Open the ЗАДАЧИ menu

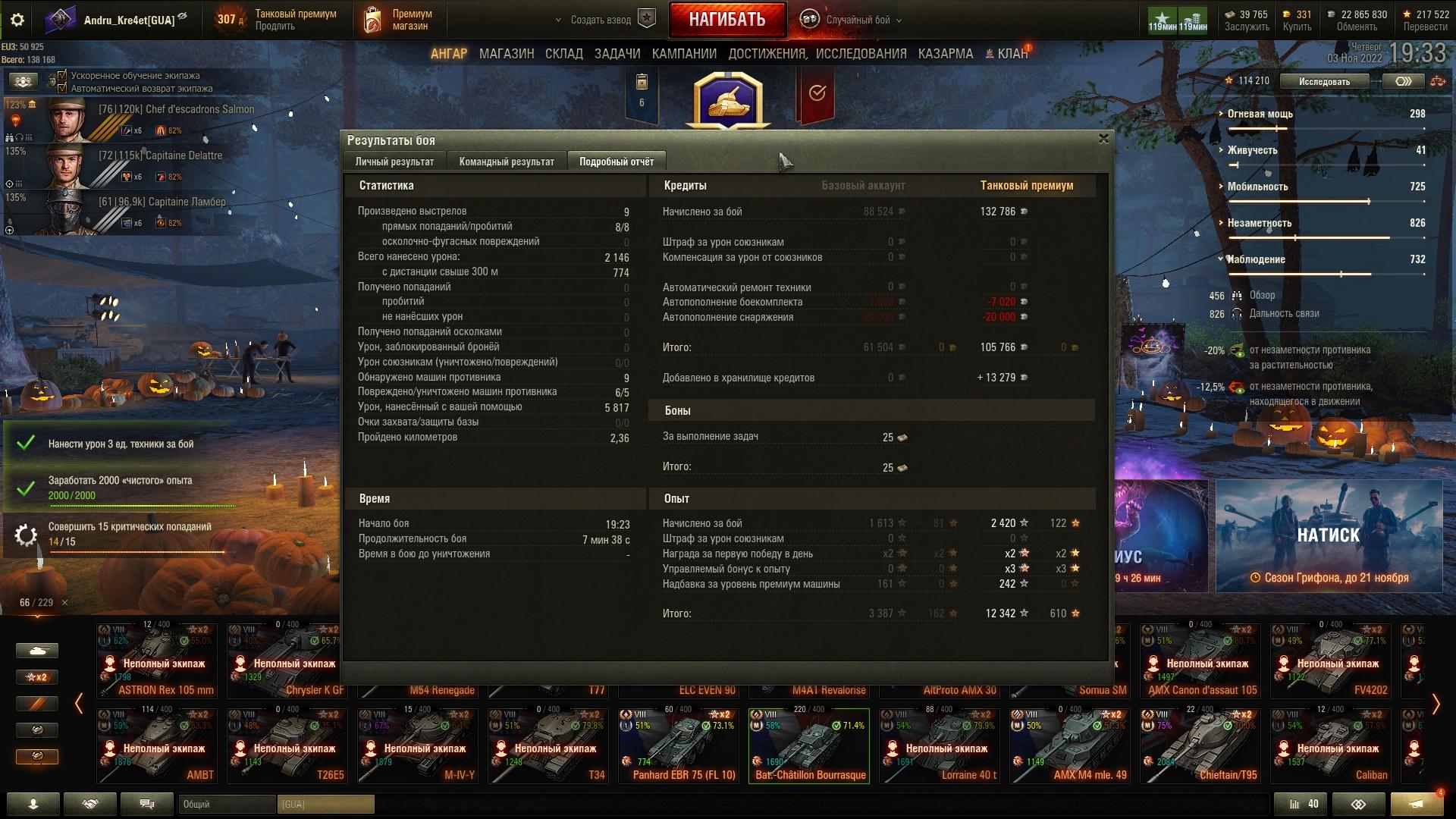click(x=617, y=54)
